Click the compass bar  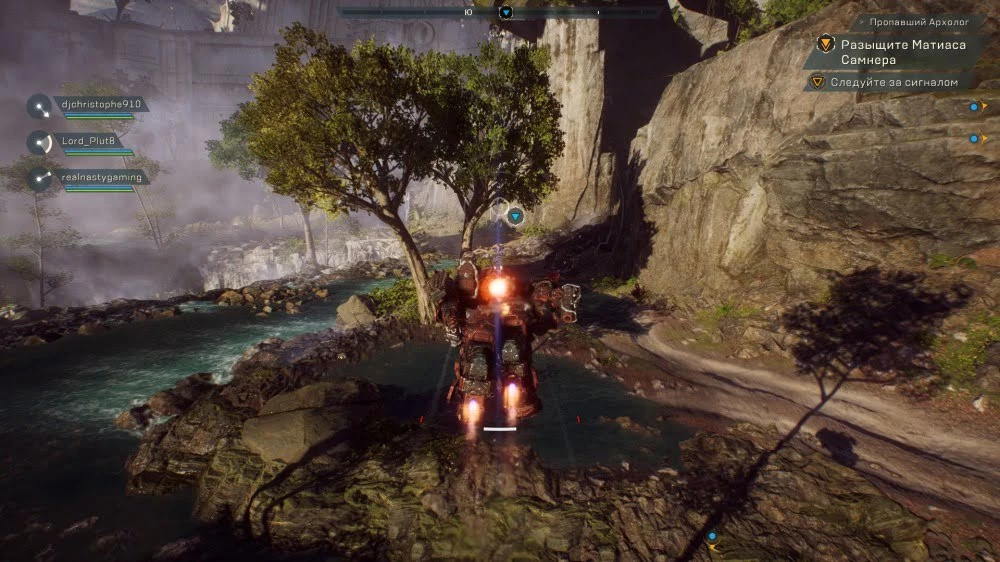500,12
